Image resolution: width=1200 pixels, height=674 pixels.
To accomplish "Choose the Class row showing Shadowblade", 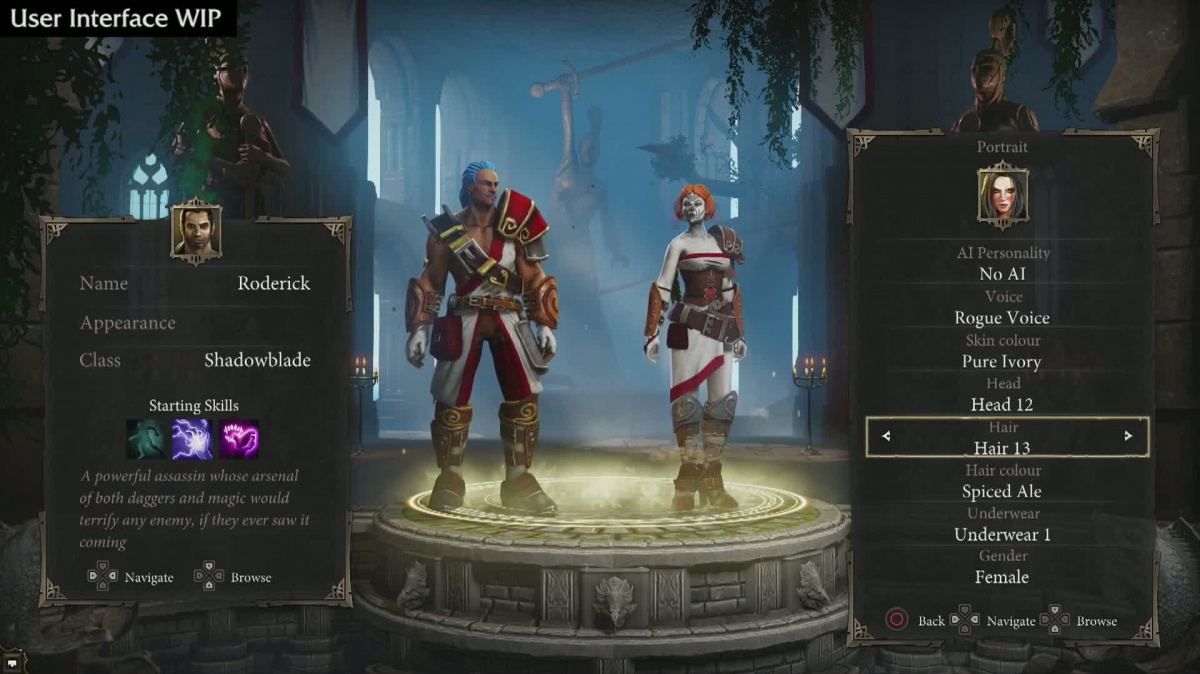I will tap(195, 360).
